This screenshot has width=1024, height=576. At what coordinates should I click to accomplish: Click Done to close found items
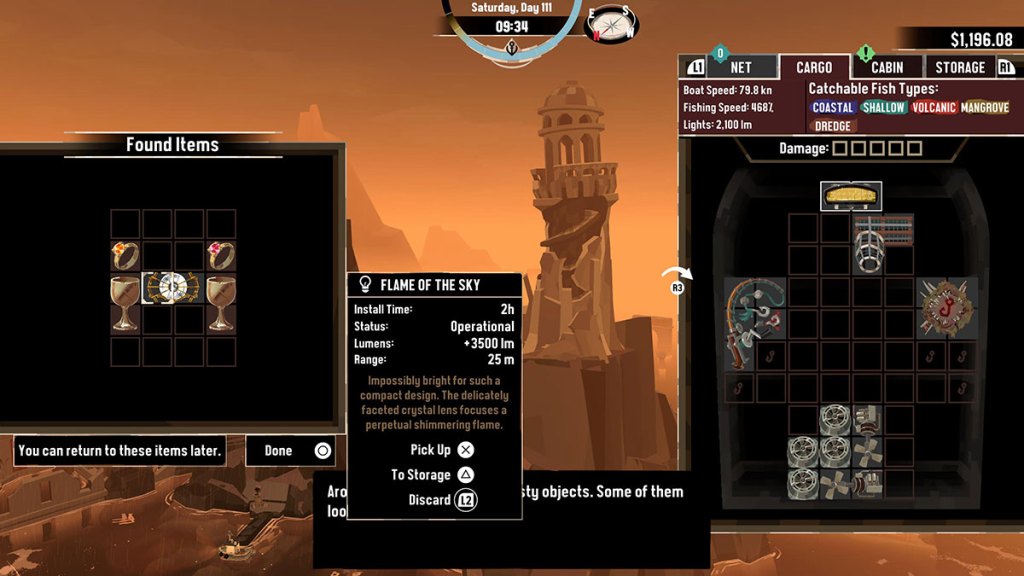tap(291, 451)
